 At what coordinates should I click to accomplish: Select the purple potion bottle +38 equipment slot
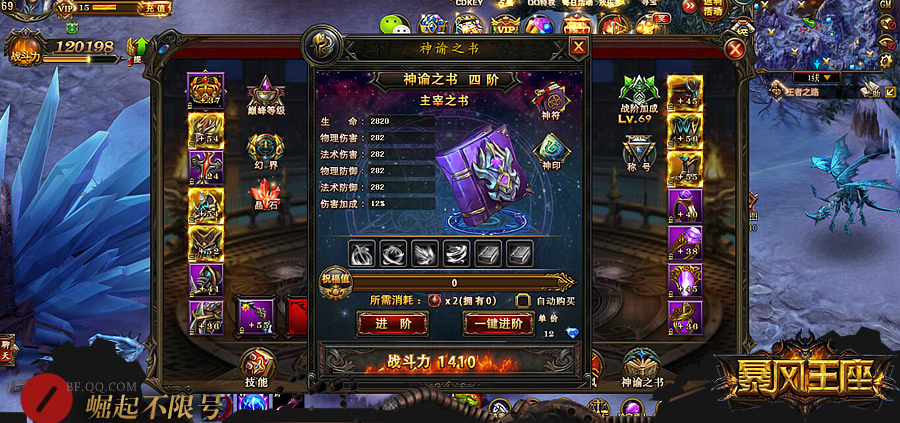(685, 242)
